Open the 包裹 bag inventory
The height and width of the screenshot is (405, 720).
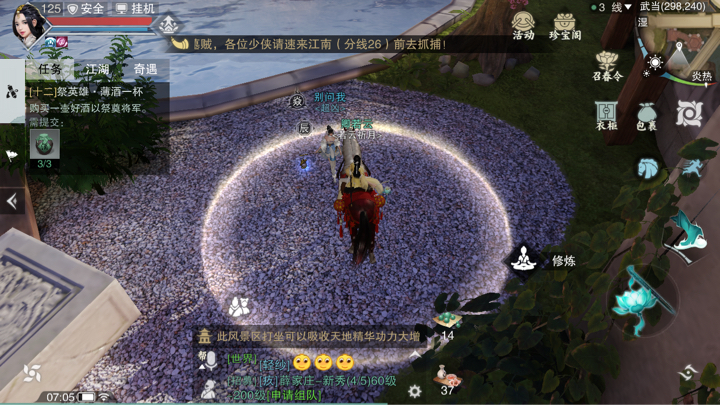(646, 115)
